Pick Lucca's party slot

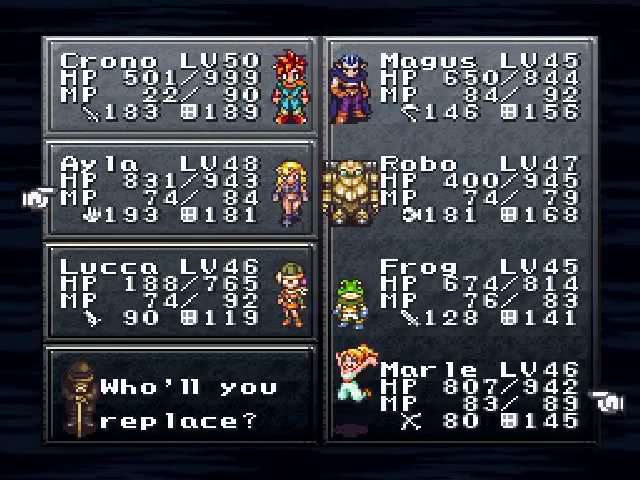click(x=180, y=294)
